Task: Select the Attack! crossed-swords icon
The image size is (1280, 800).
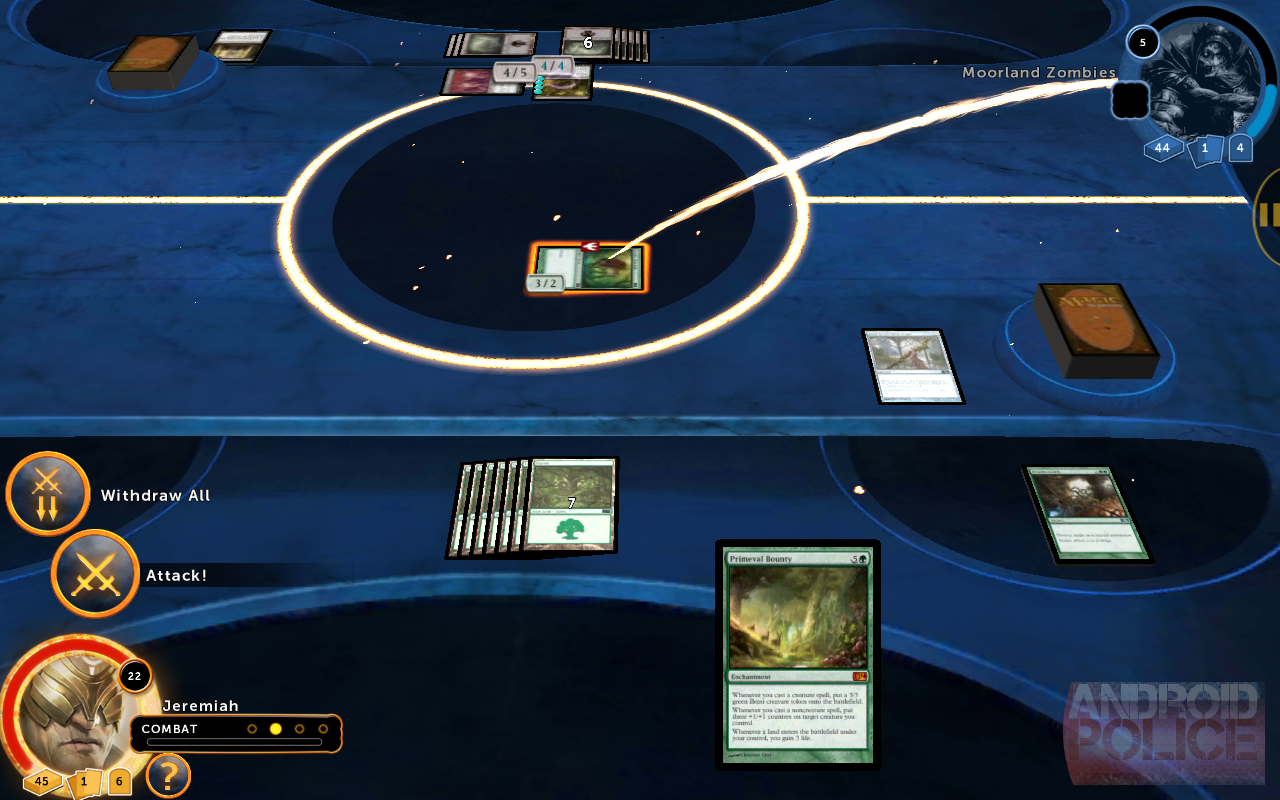Action: point(95,573)
